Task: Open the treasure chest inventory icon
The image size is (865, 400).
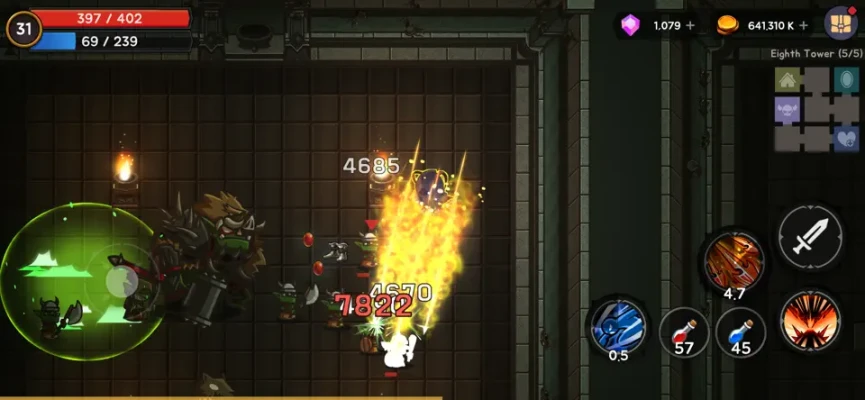Action: (x=839, y=23)
